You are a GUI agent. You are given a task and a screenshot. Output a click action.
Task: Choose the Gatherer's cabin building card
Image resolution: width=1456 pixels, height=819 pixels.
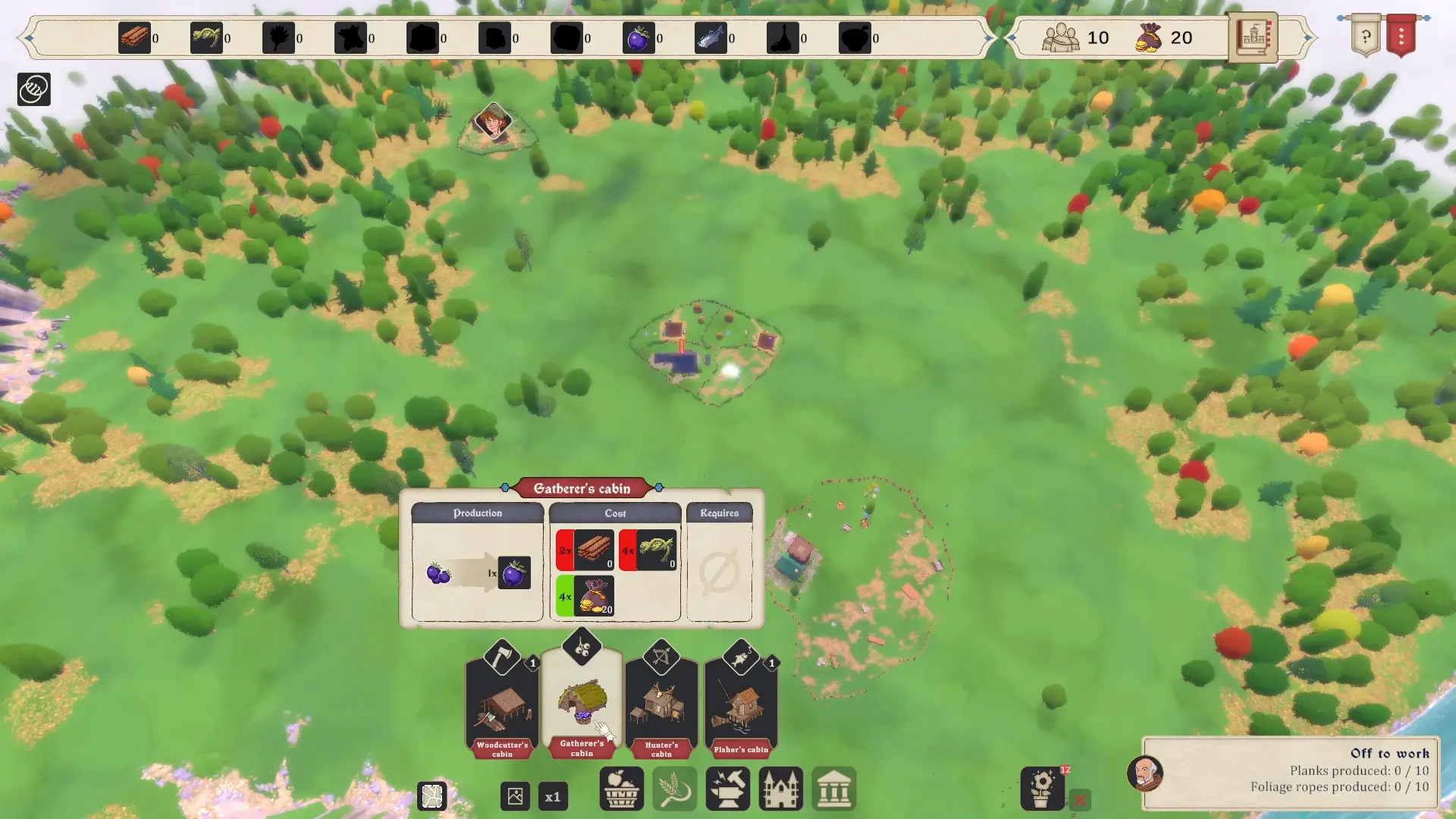[x=582, y=701]
